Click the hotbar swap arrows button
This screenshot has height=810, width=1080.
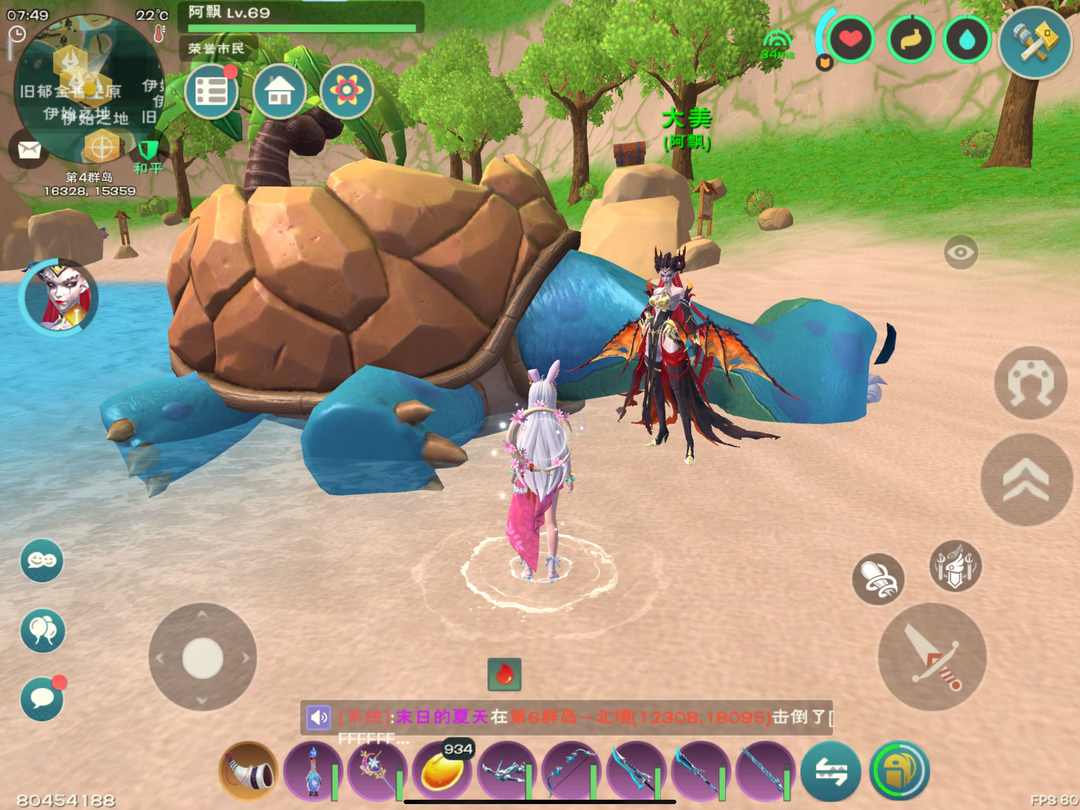click(x=830, y=771)
